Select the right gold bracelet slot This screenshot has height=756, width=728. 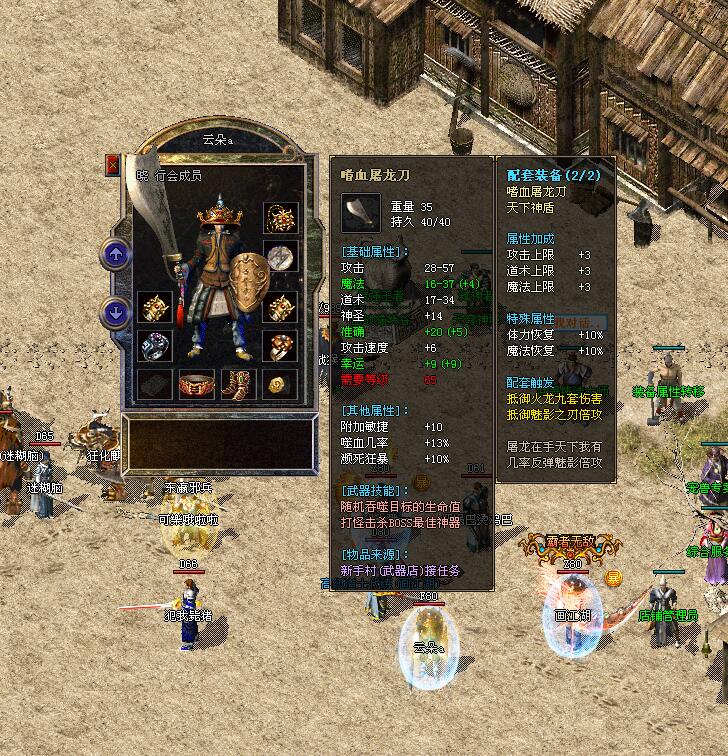point(279,307)
